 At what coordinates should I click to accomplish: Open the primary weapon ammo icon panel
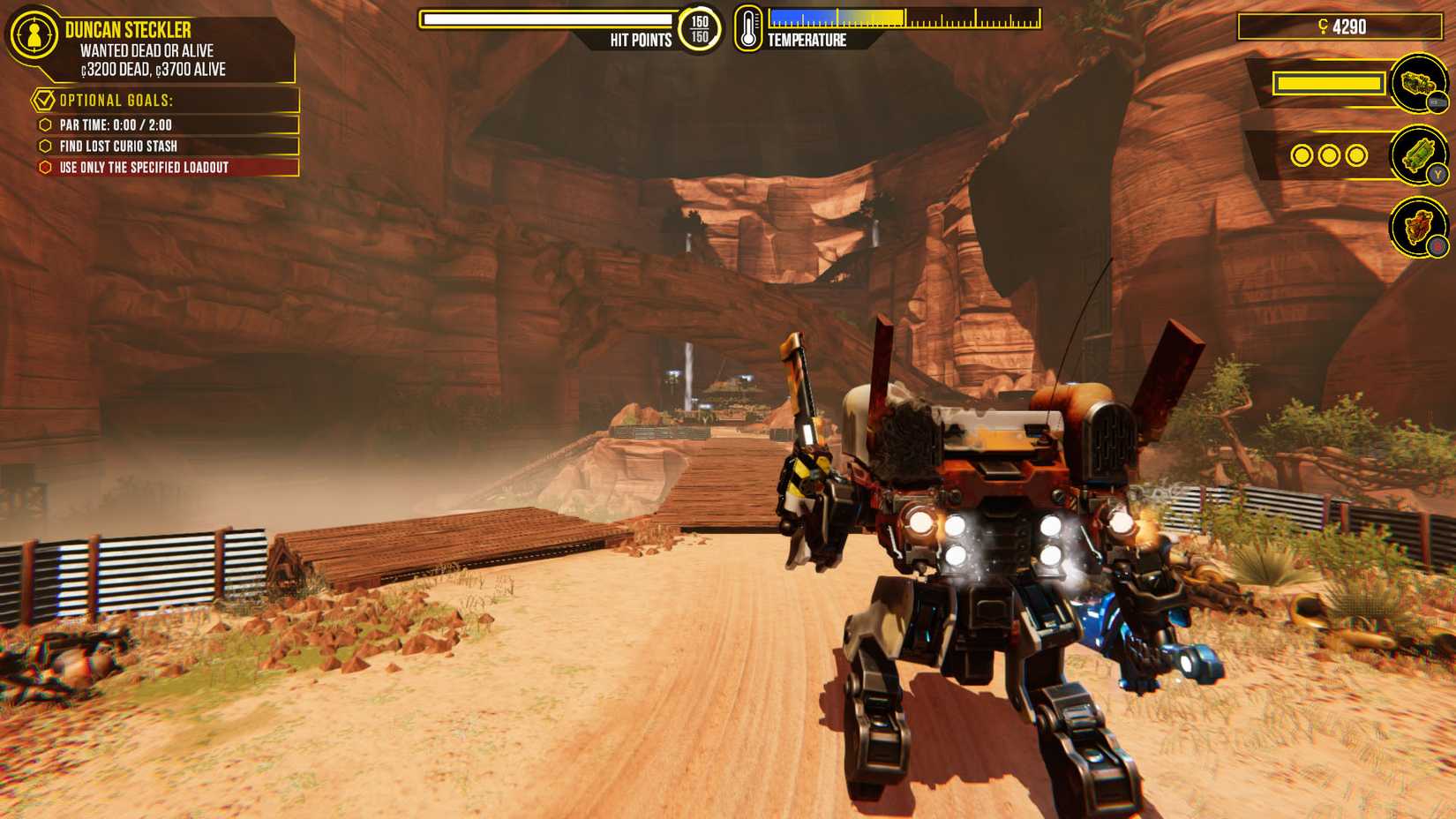[1419, 86]
